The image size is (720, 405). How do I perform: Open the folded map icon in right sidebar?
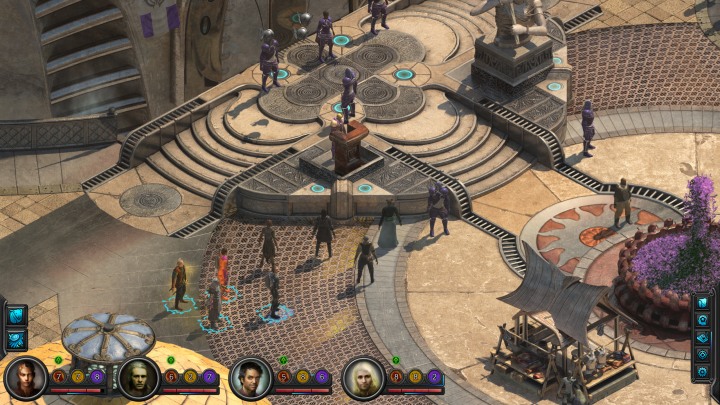click(703, 337)
